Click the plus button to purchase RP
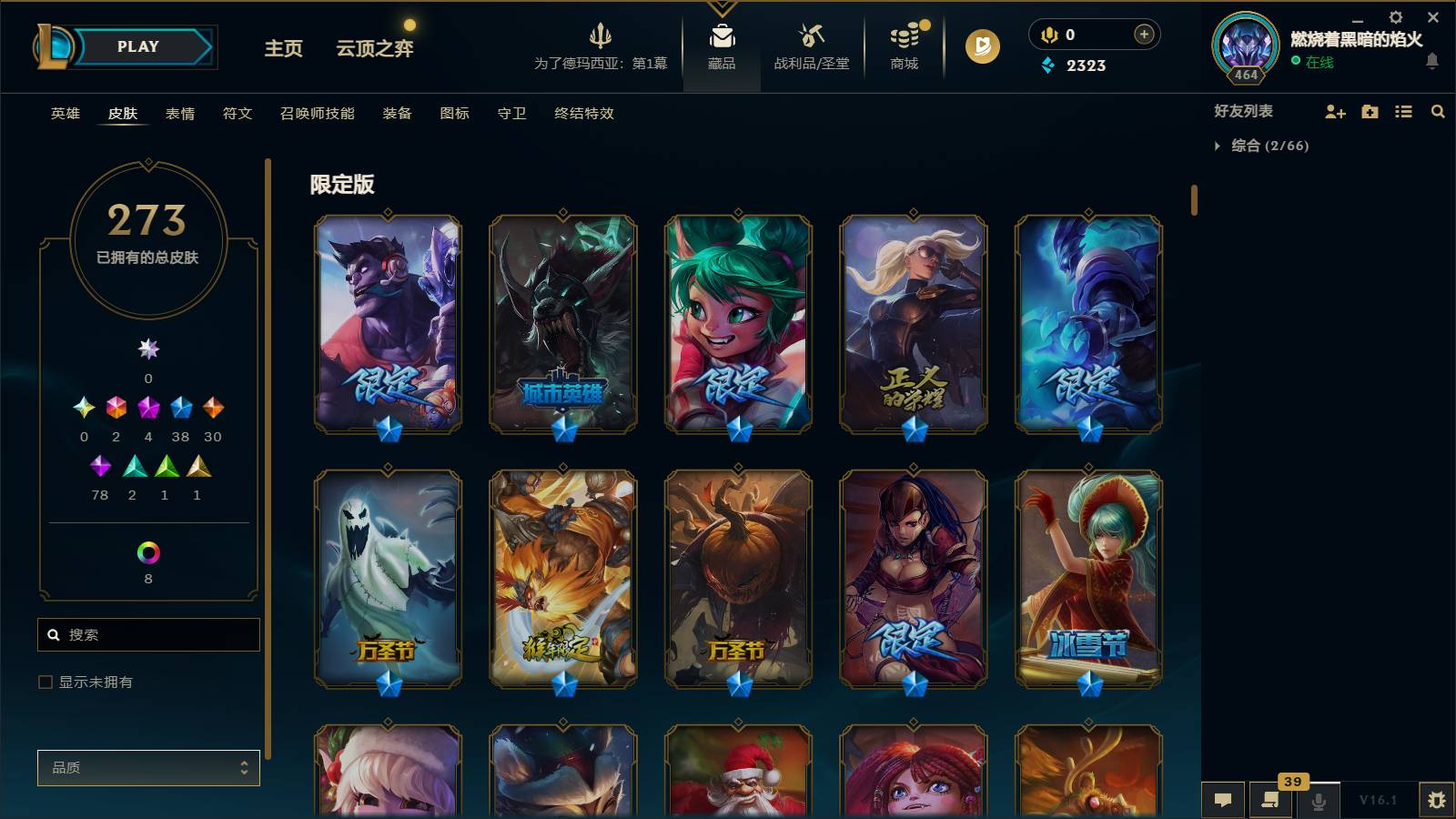1456x819 pixels. [1142, 34]
